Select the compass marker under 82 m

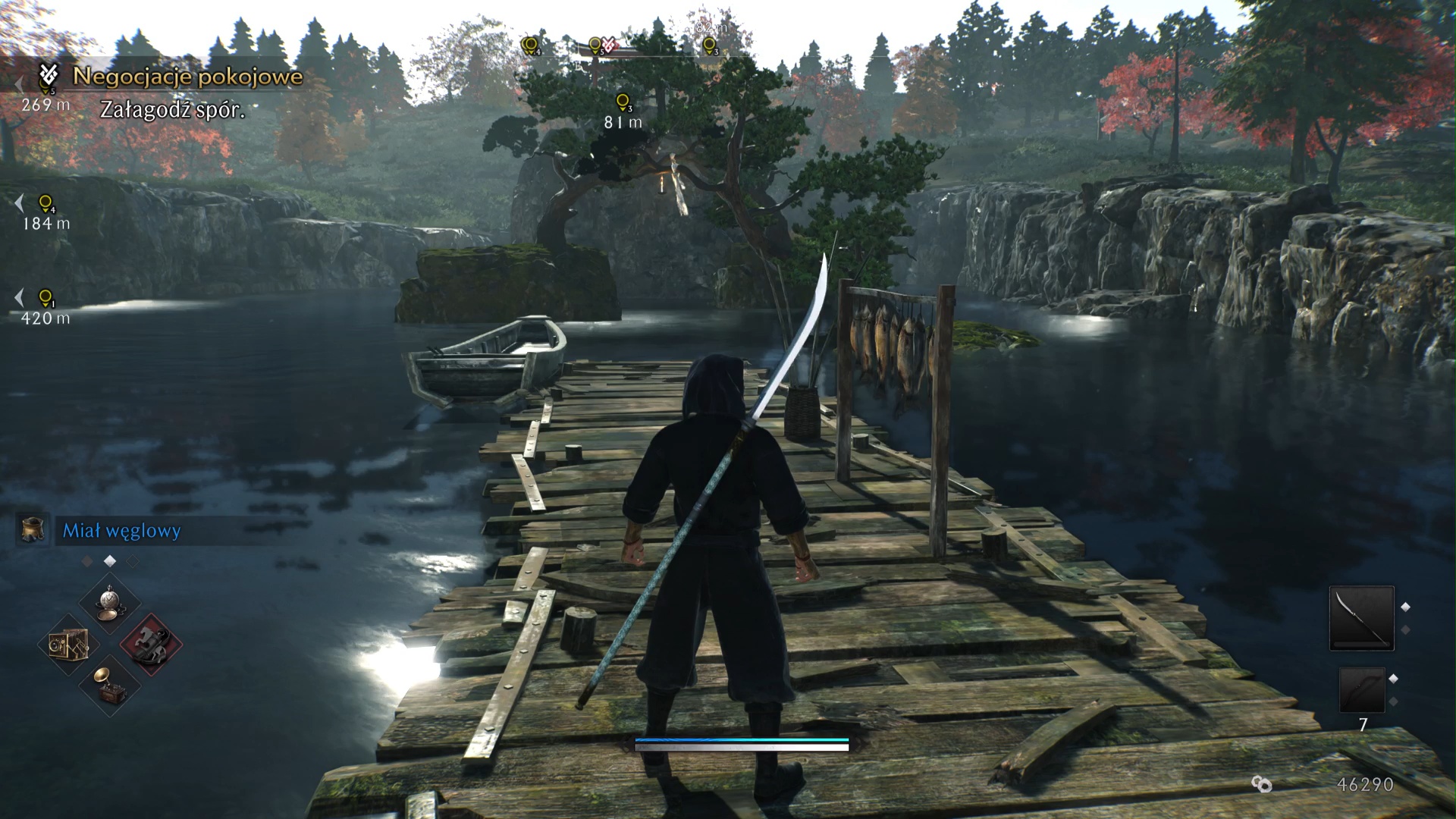(709, 46)
